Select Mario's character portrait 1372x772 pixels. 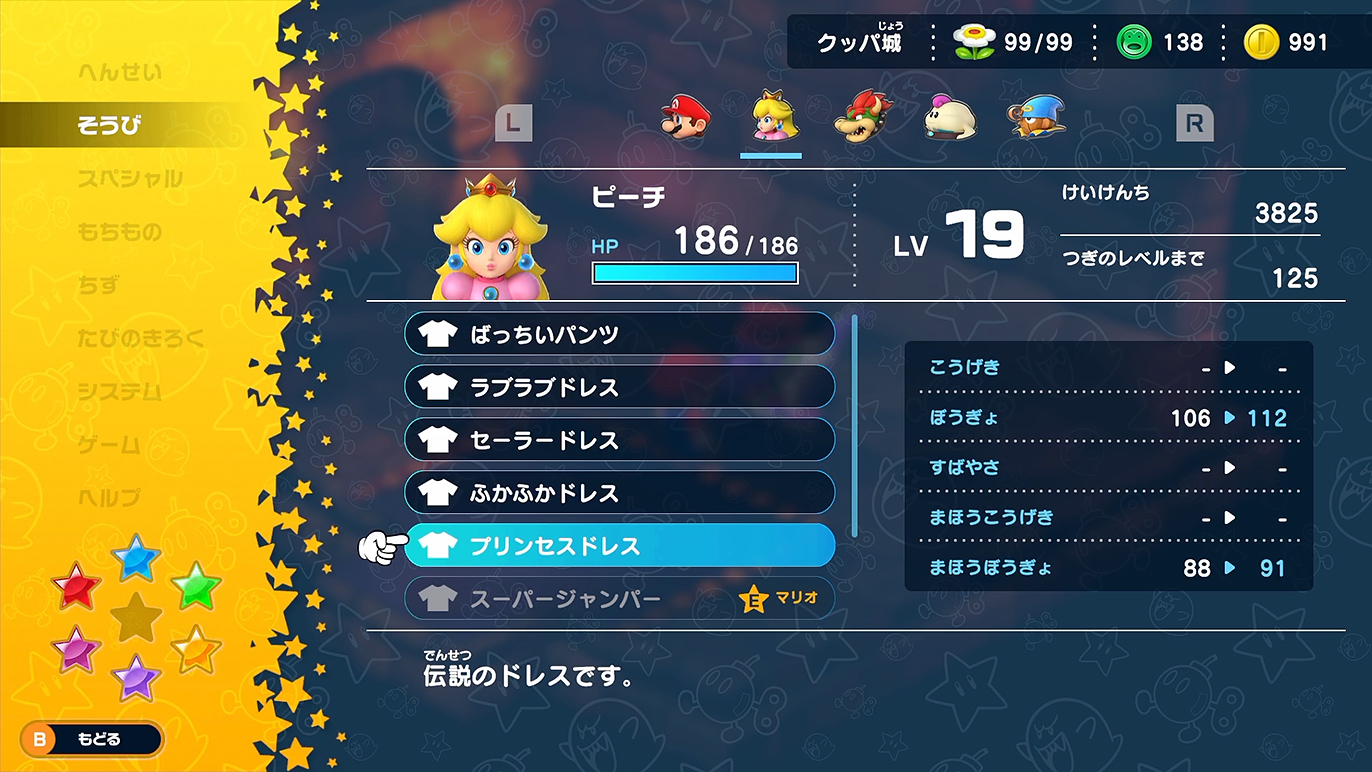(685, 120)
